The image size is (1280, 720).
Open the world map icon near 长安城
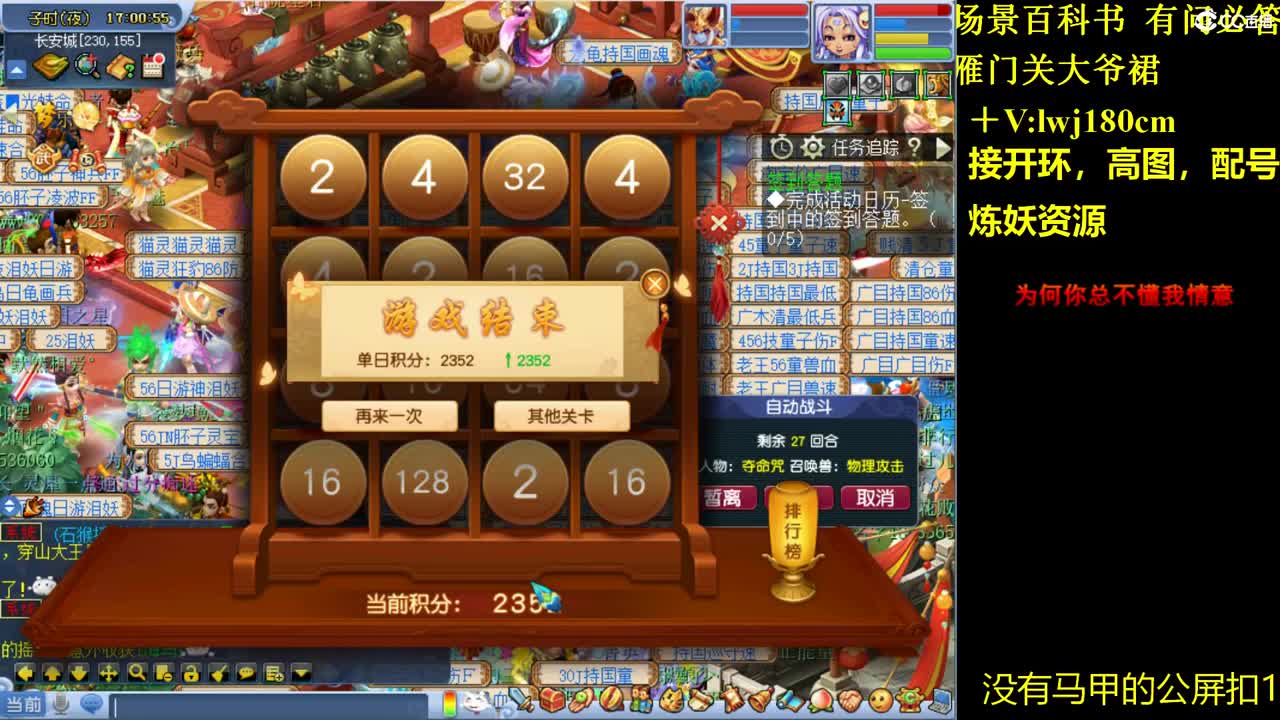pos(50,68)
